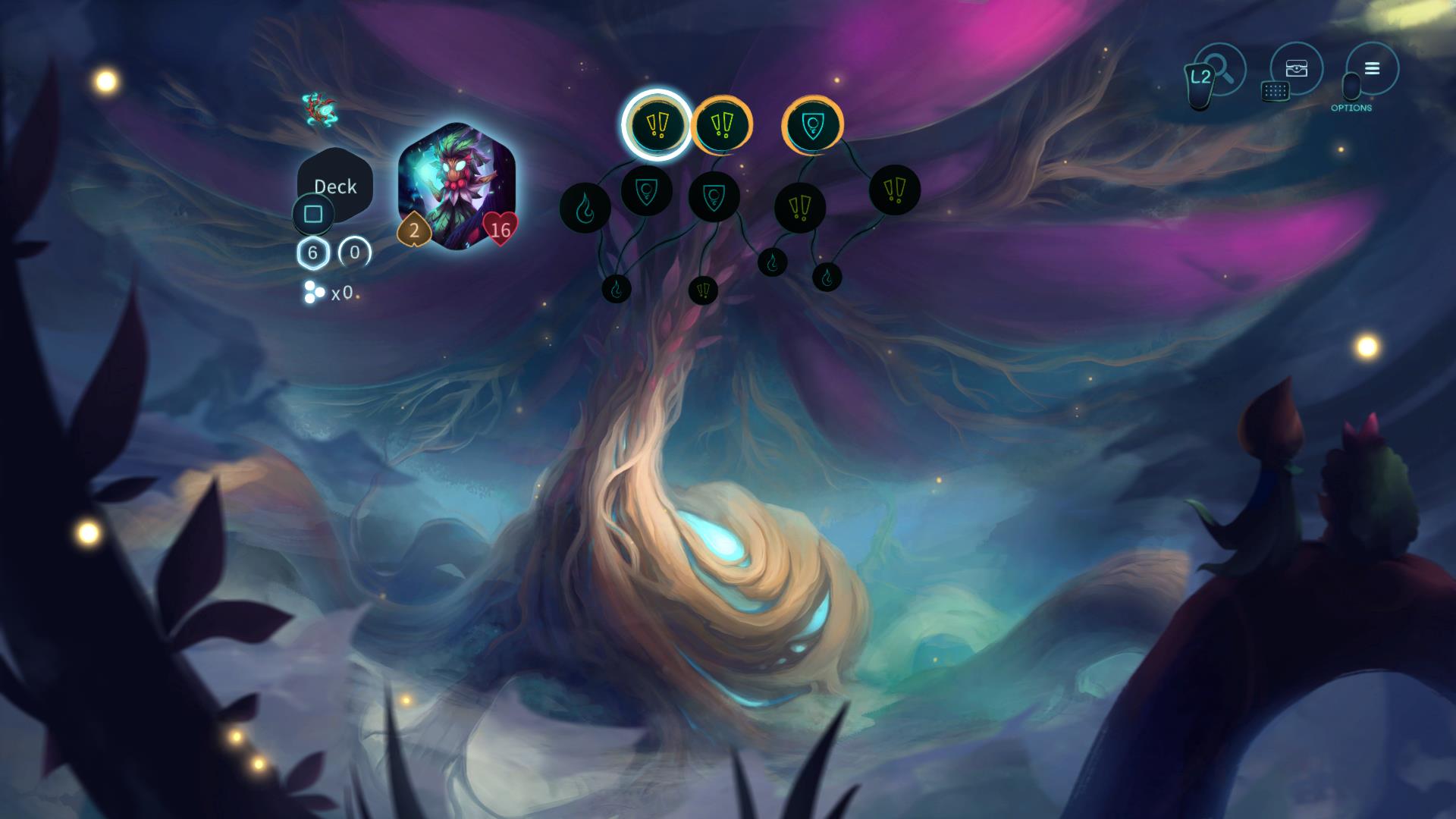Select the orange-ringed shield map node

coord(812,125)
